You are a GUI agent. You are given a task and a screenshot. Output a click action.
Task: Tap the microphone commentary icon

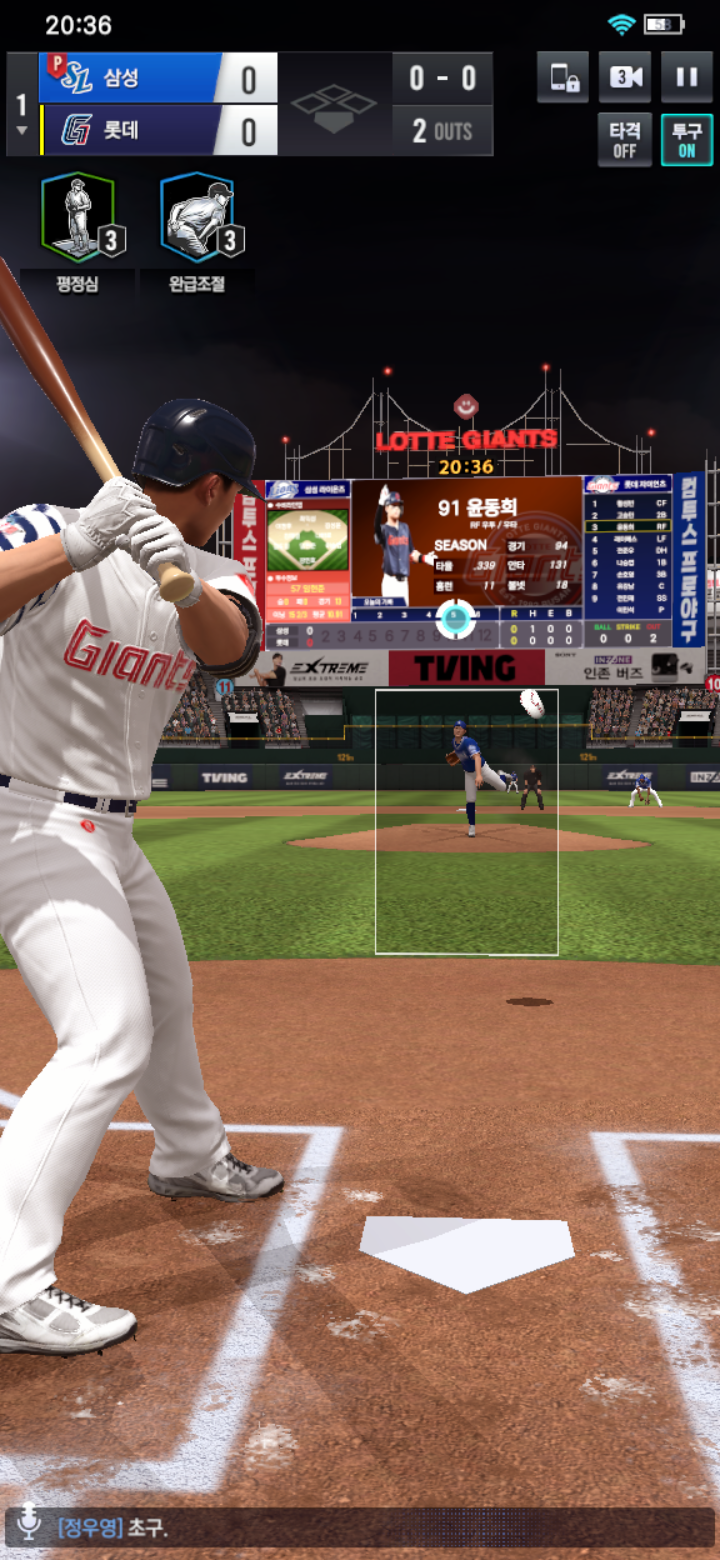[29, 1527]
